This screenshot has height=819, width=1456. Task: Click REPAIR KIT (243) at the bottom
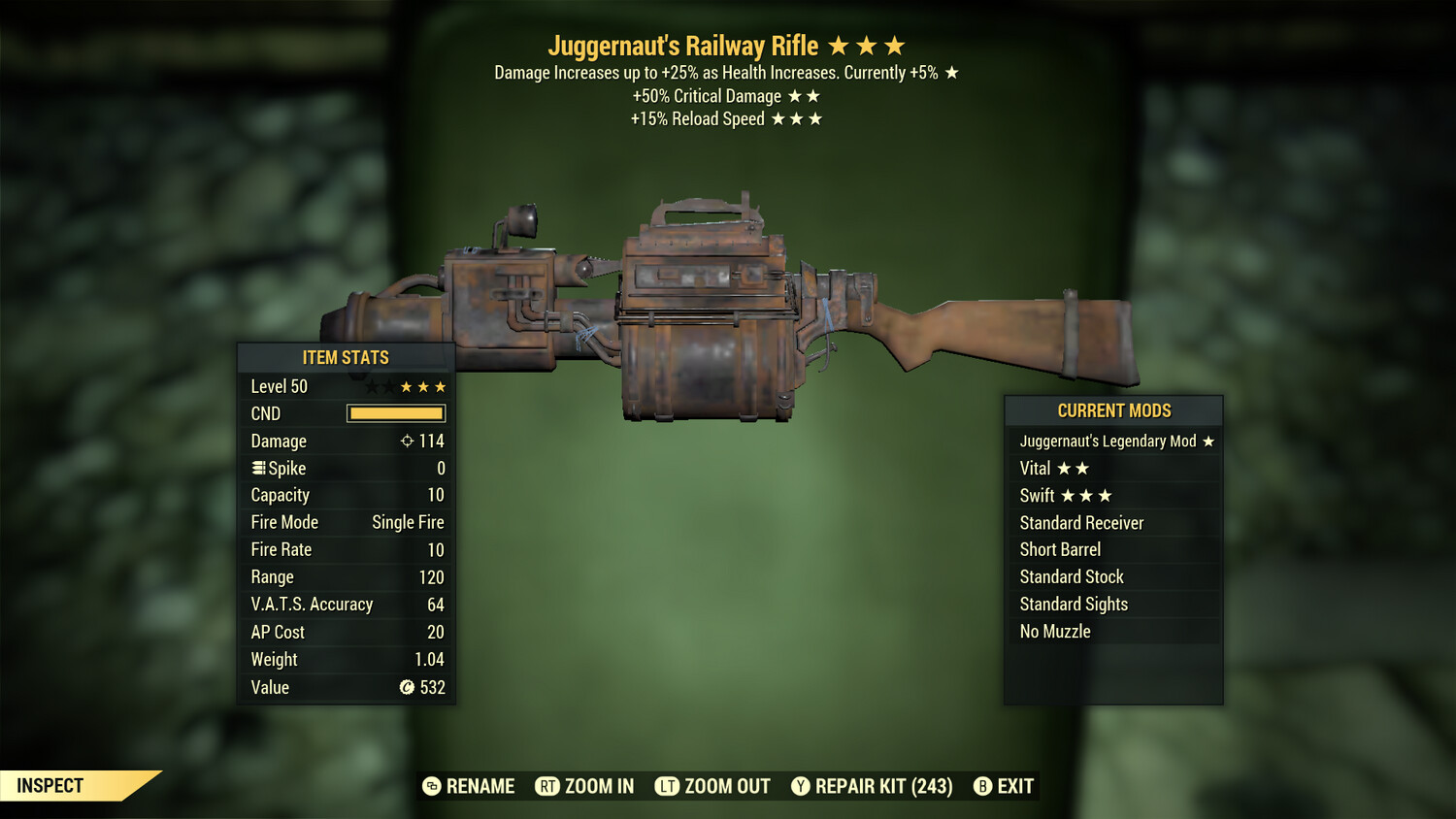884,786
